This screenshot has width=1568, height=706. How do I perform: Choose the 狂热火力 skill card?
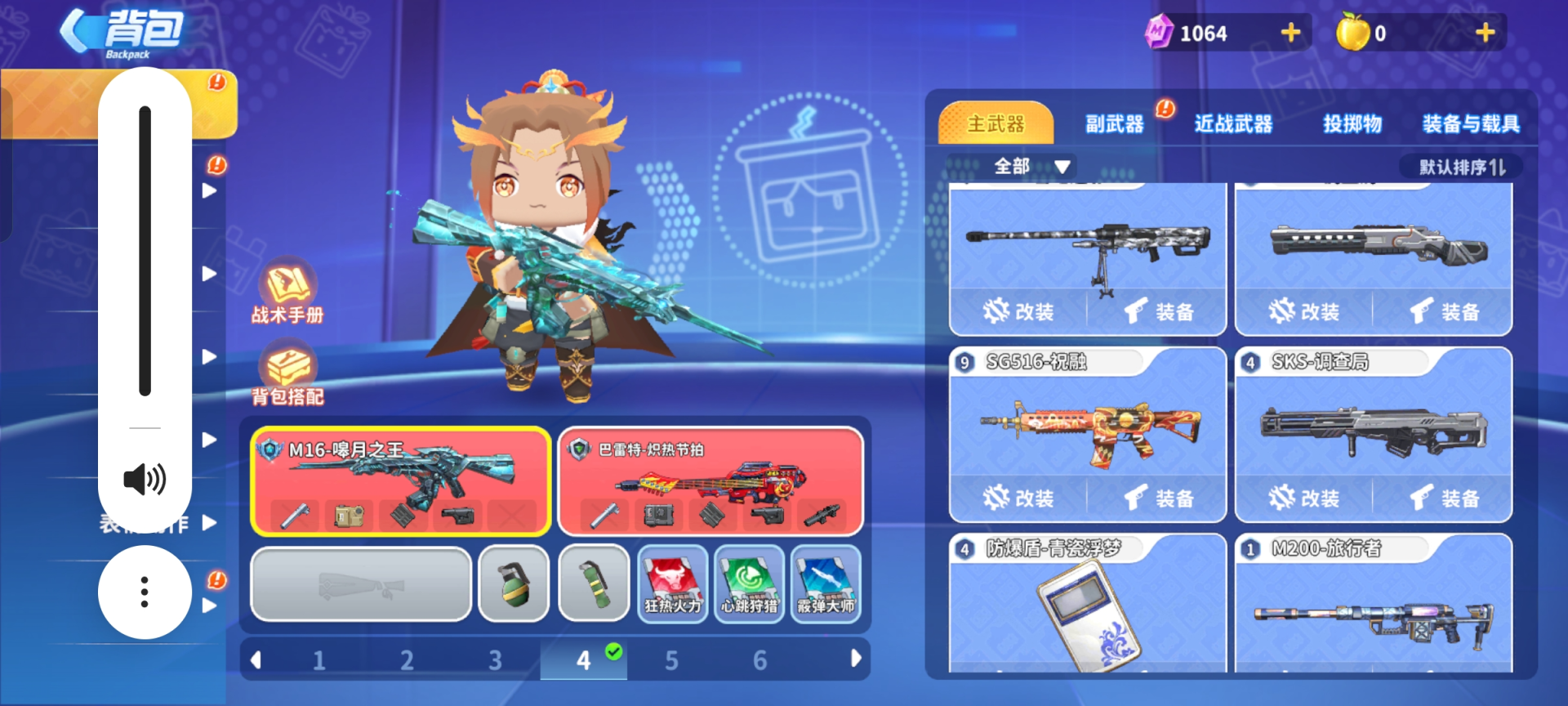tap(672, 584)
